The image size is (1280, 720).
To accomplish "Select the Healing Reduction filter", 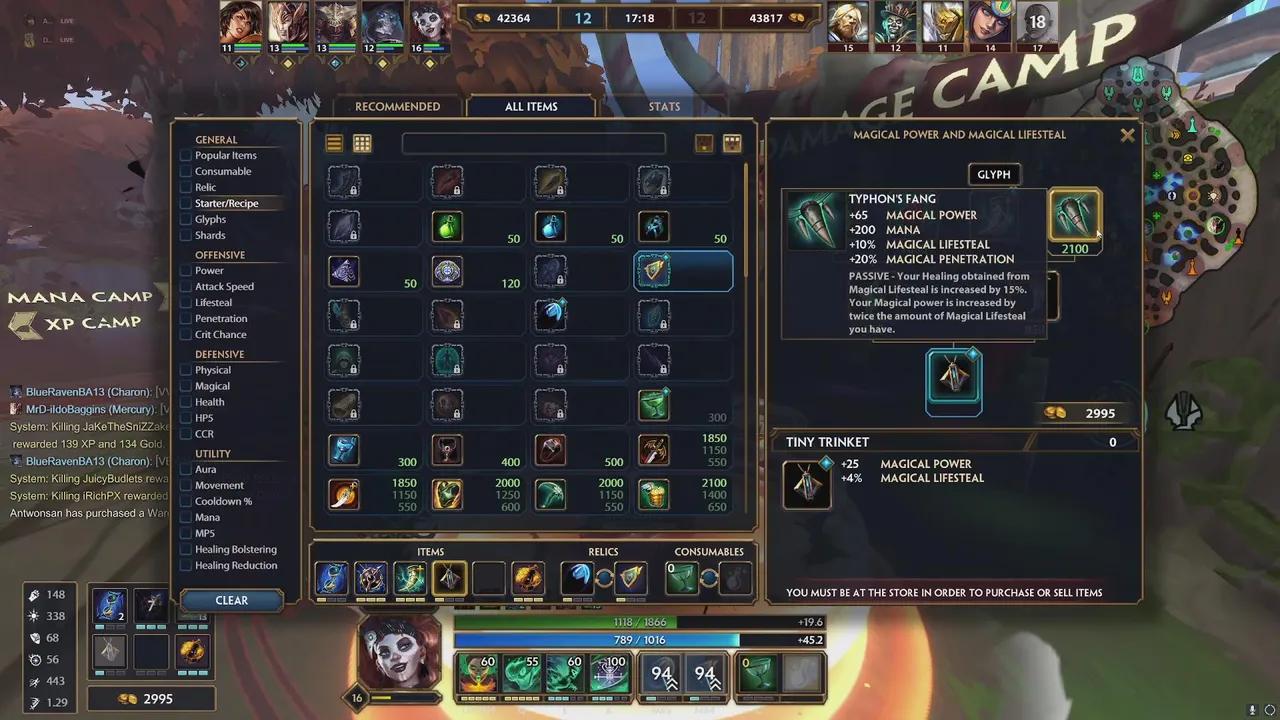I will [186, 566].
